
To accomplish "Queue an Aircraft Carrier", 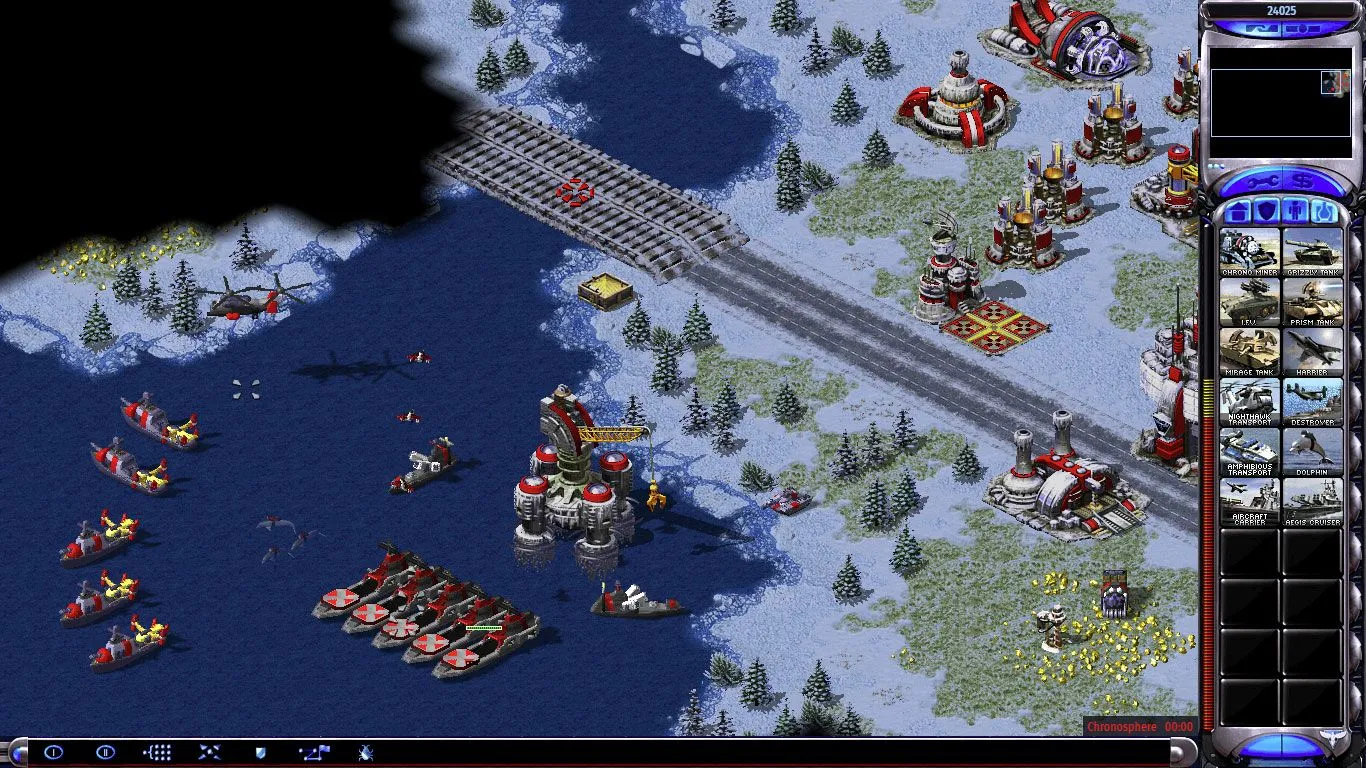I will point(1249,500).
